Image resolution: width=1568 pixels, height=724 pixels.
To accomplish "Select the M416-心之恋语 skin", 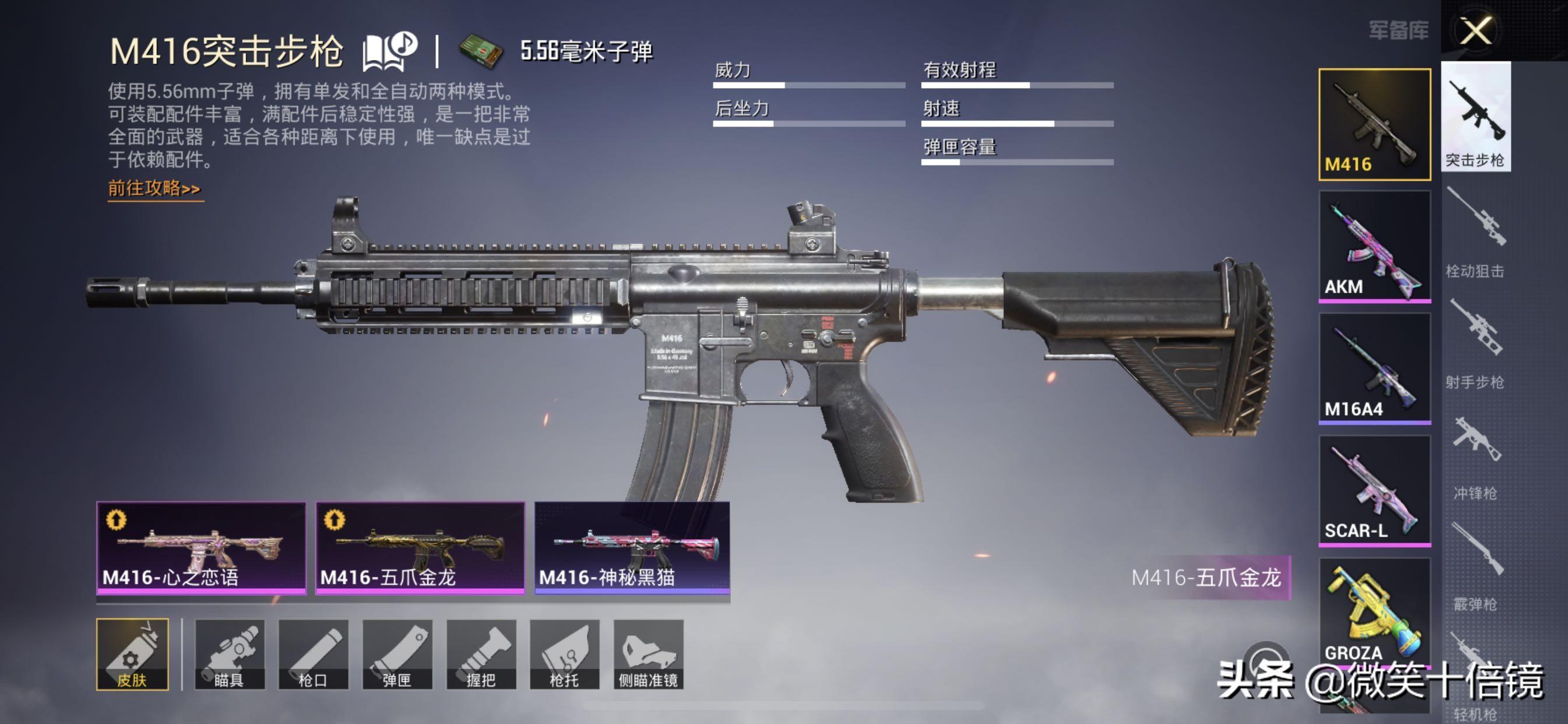I will 201,546.
